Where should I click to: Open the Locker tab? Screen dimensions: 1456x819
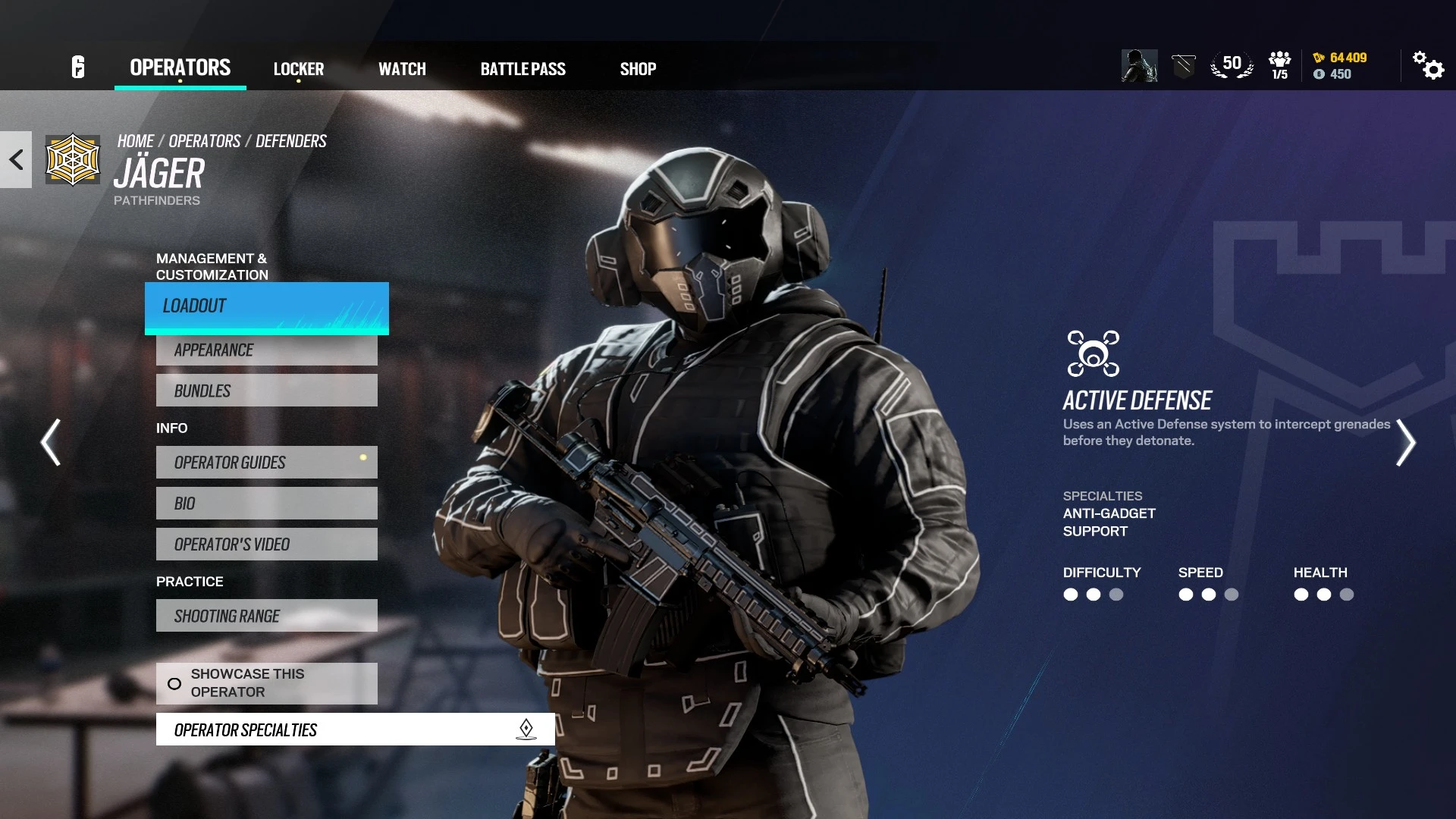pyautogui.click(x=299, y=68)
